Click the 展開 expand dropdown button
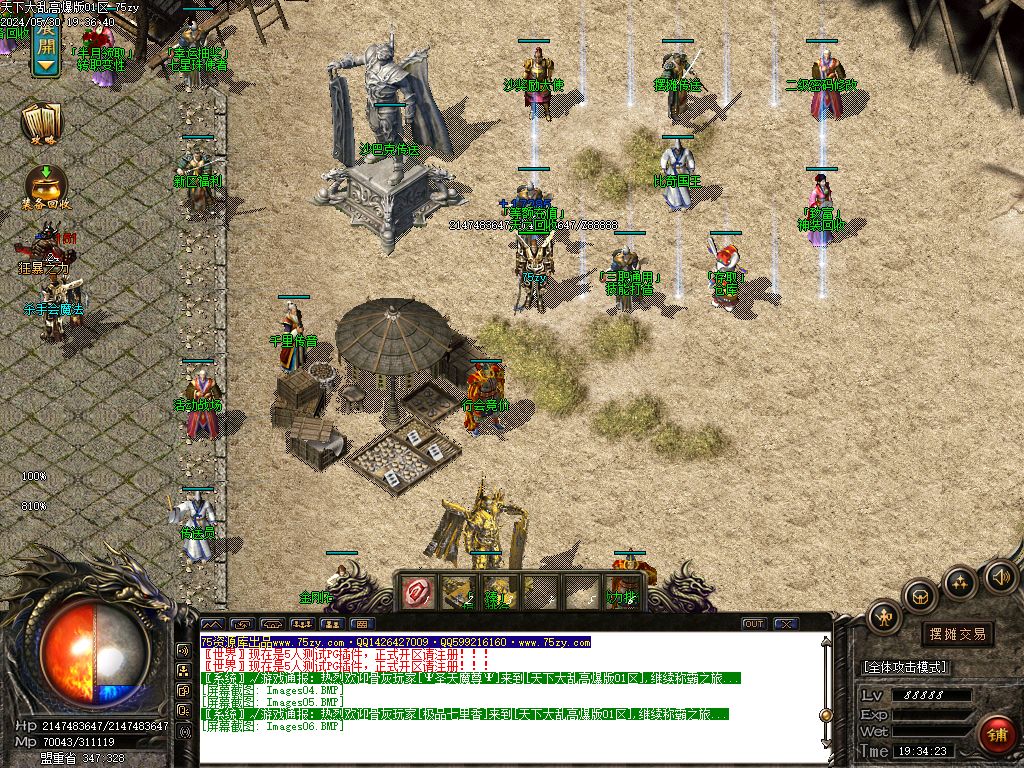The image size is (1024, 768). (x=45, y=46)
